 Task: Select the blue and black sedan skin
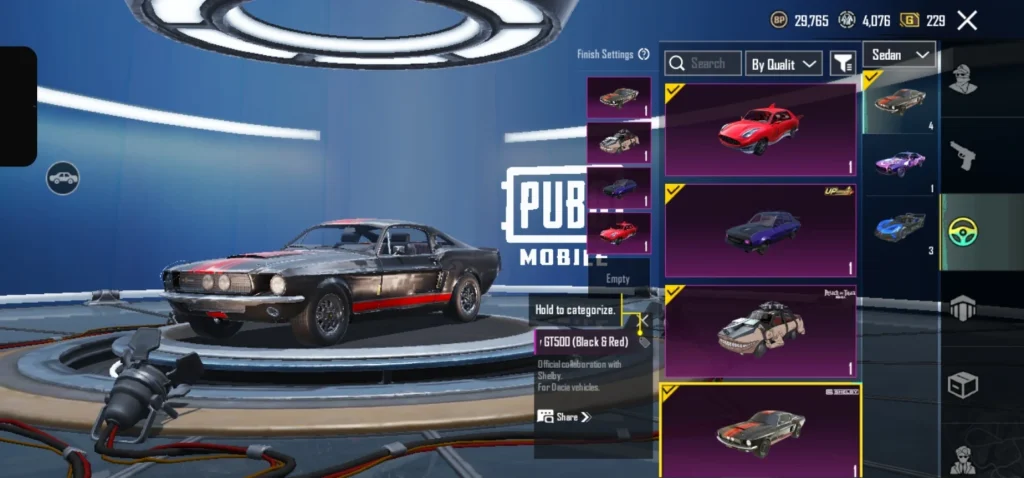coord(760,230)
